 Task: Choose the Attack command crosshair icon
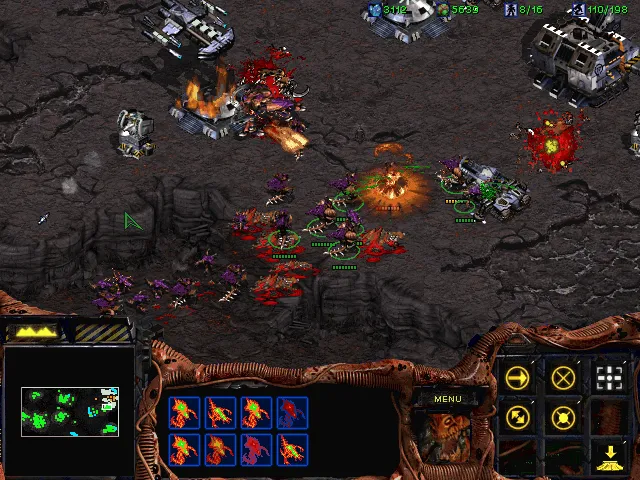pyautogui.click(x=609, y=377)
